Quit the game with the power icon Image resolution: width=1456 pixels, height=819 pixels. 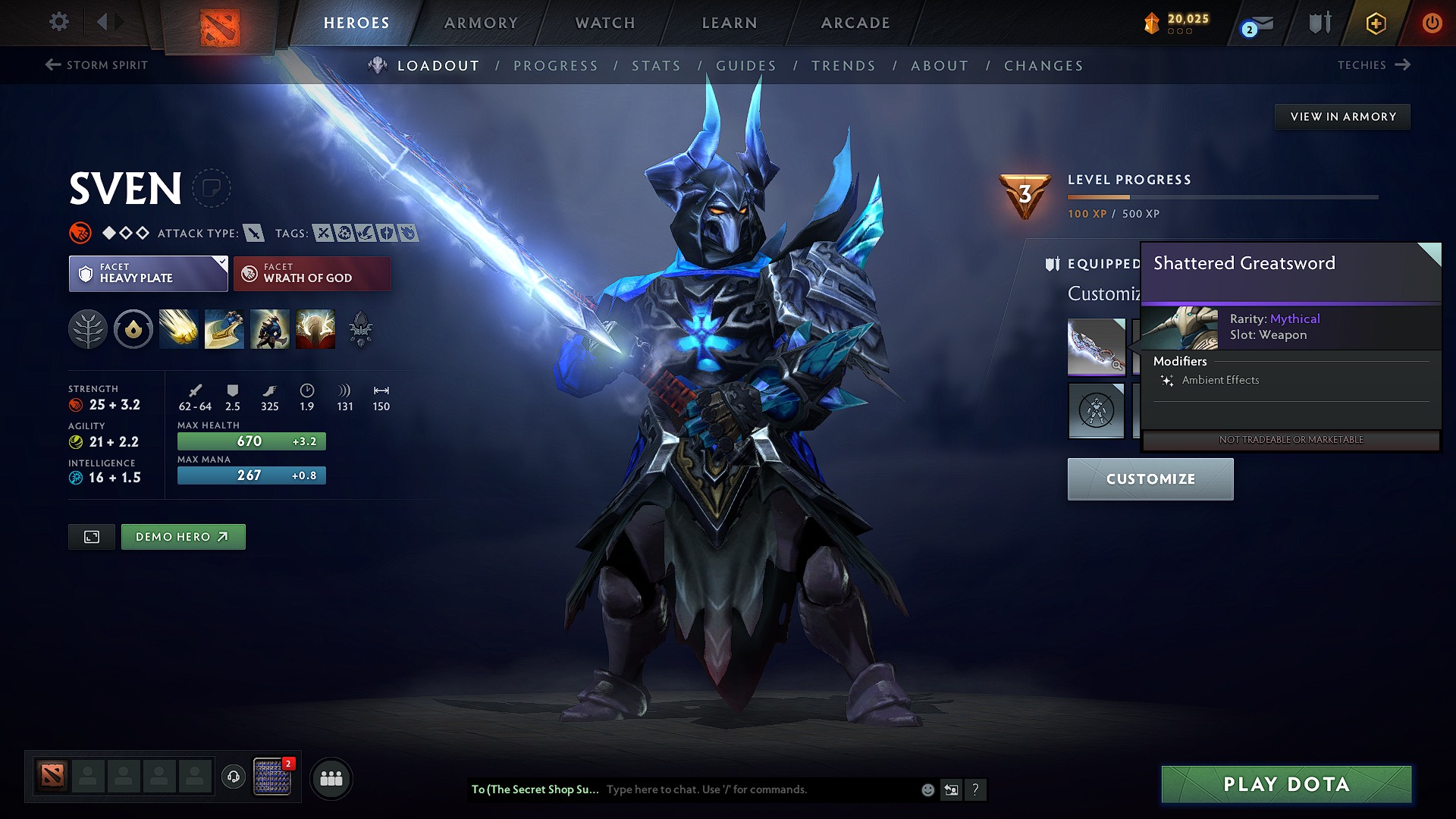[x=1432, y=23]
